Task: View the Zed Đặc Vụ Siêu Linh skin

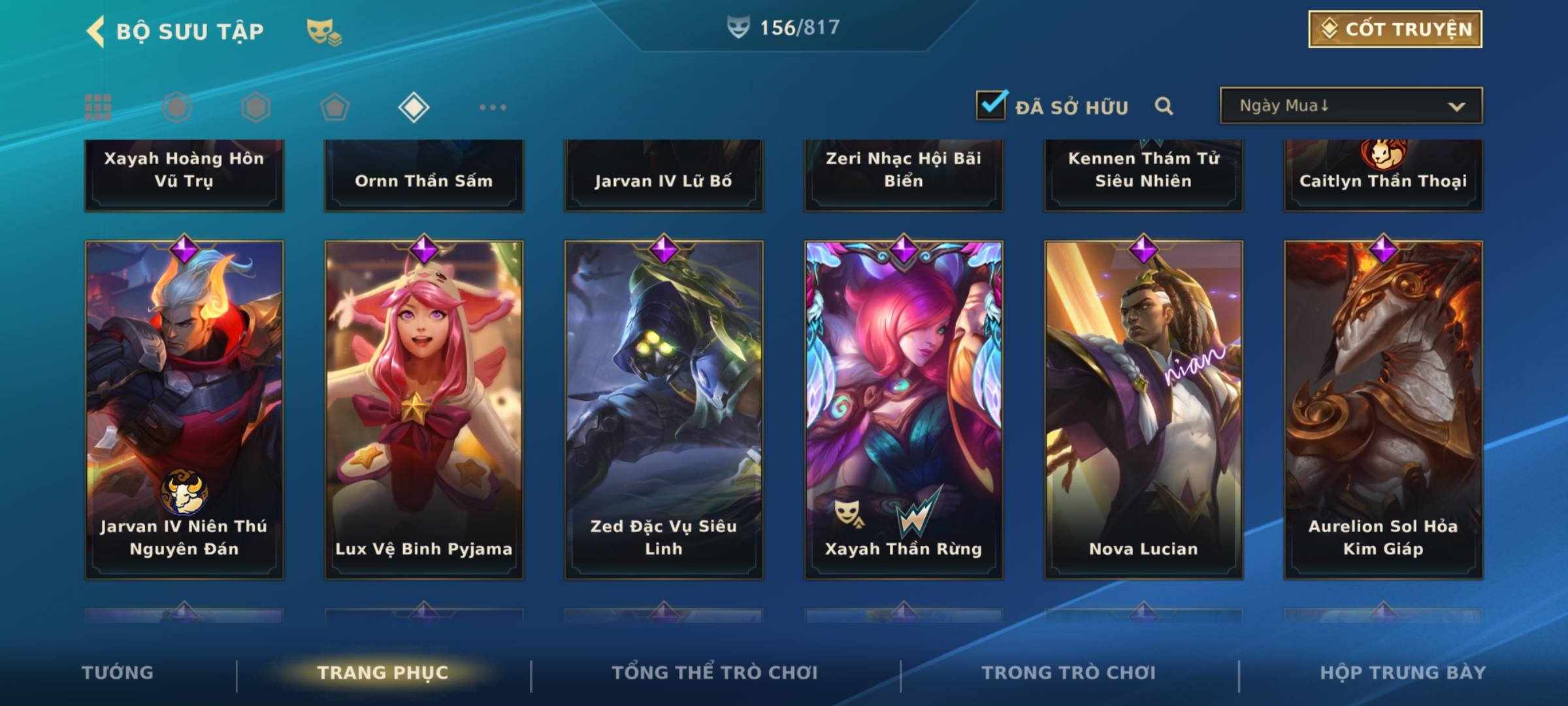Action: pyautogui.click(x=664, y=409)
